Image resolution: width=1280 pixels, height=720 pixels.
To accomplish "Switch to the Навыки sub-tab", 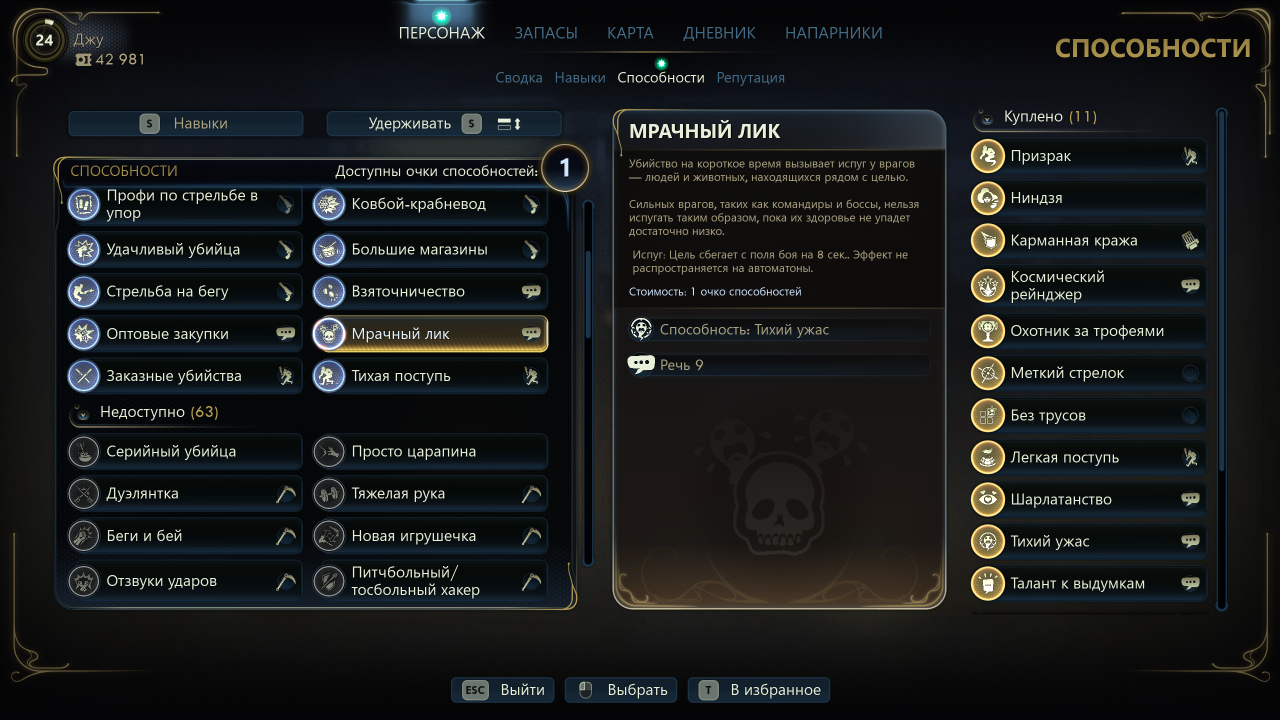I will 580,77.
